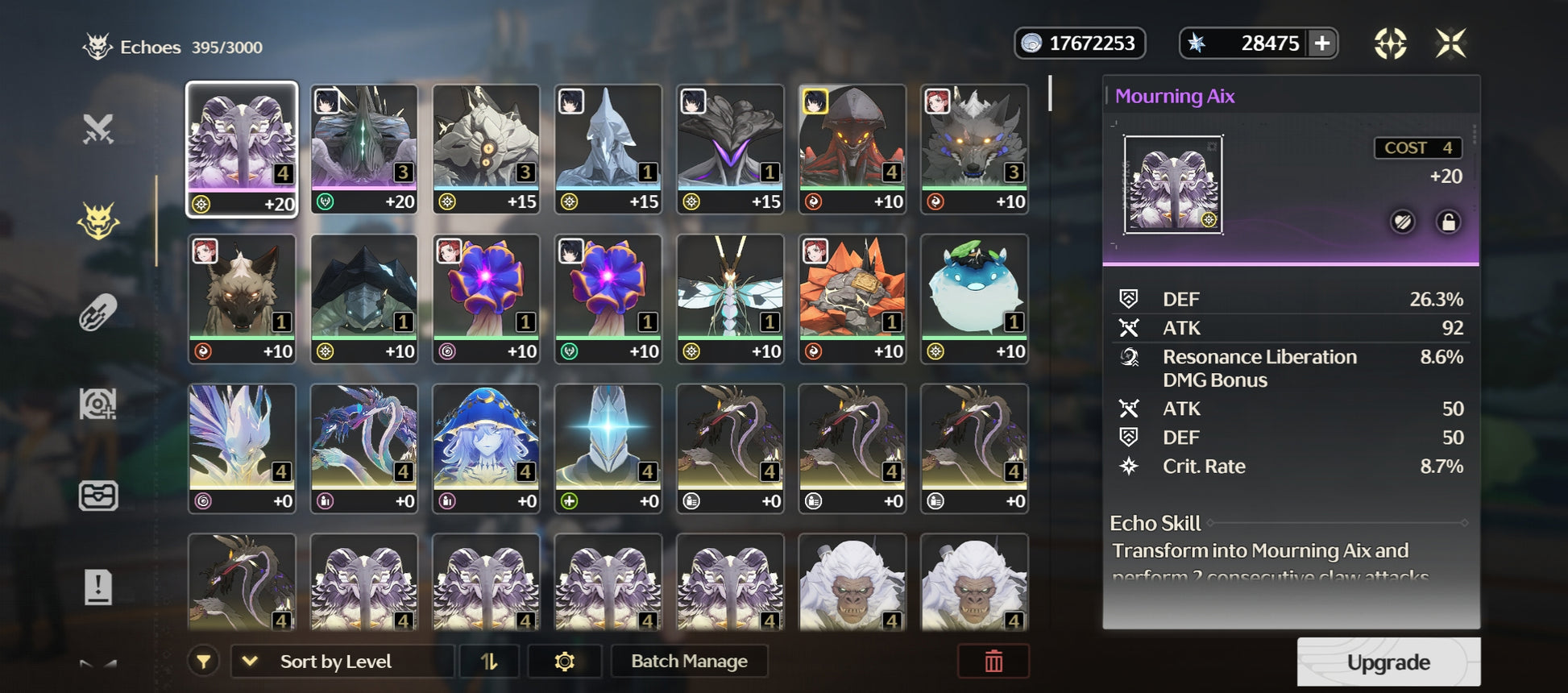Toggle the sort order arrows
The height and width of the screenshot is (693, 1568).
click(x=489, y=662)
